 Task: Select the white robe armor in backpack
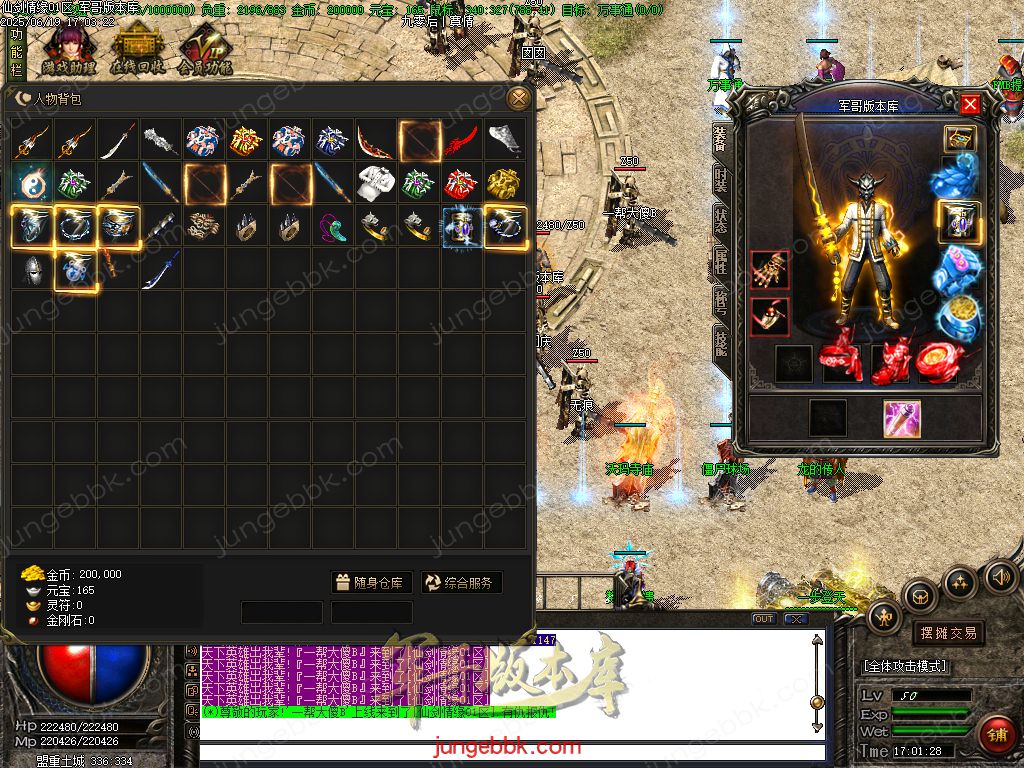click(x=376, y=184)
